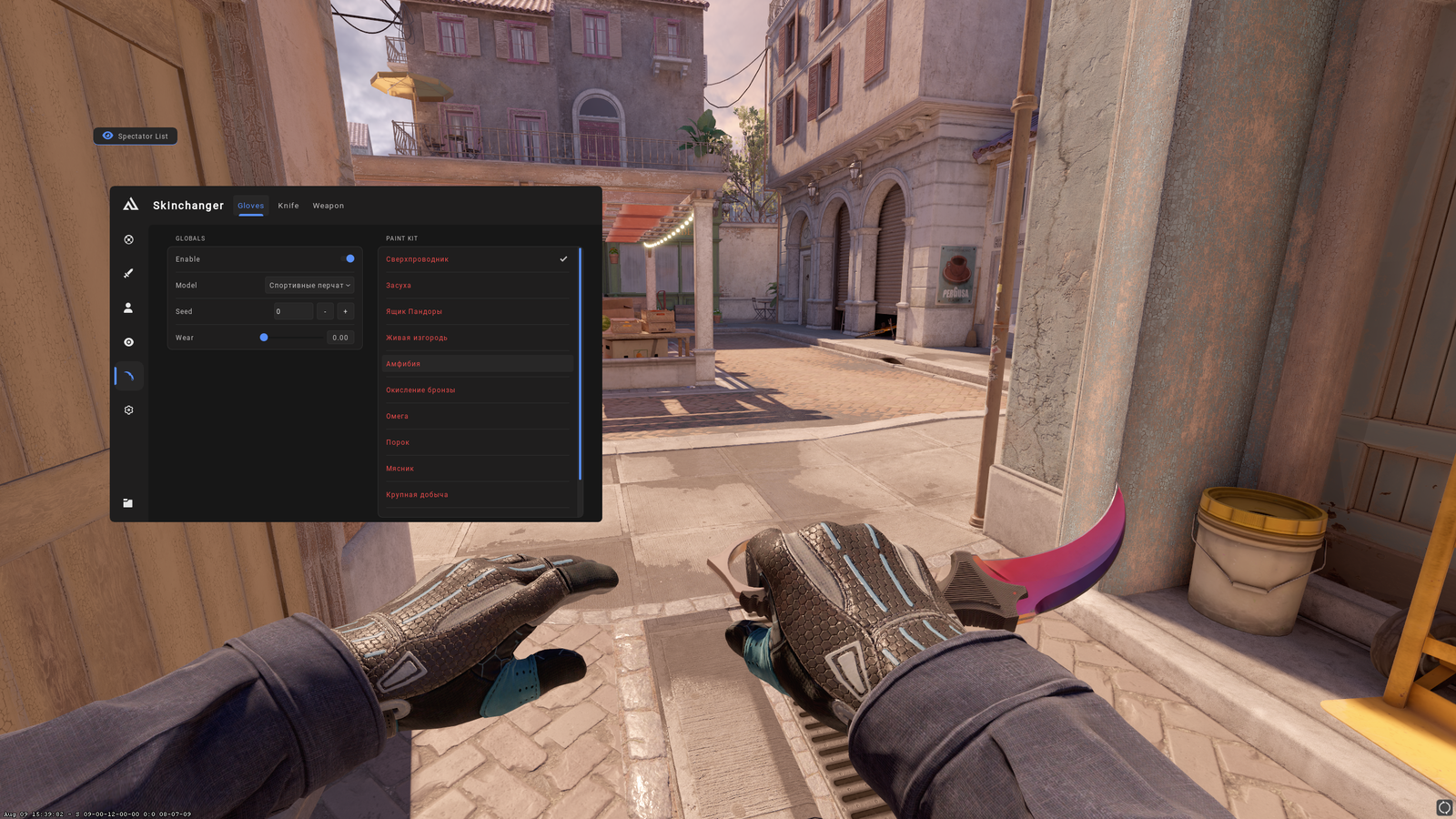
Task: Open the sword weapon icon in the sidebar
Action: [x=128, y=273]
